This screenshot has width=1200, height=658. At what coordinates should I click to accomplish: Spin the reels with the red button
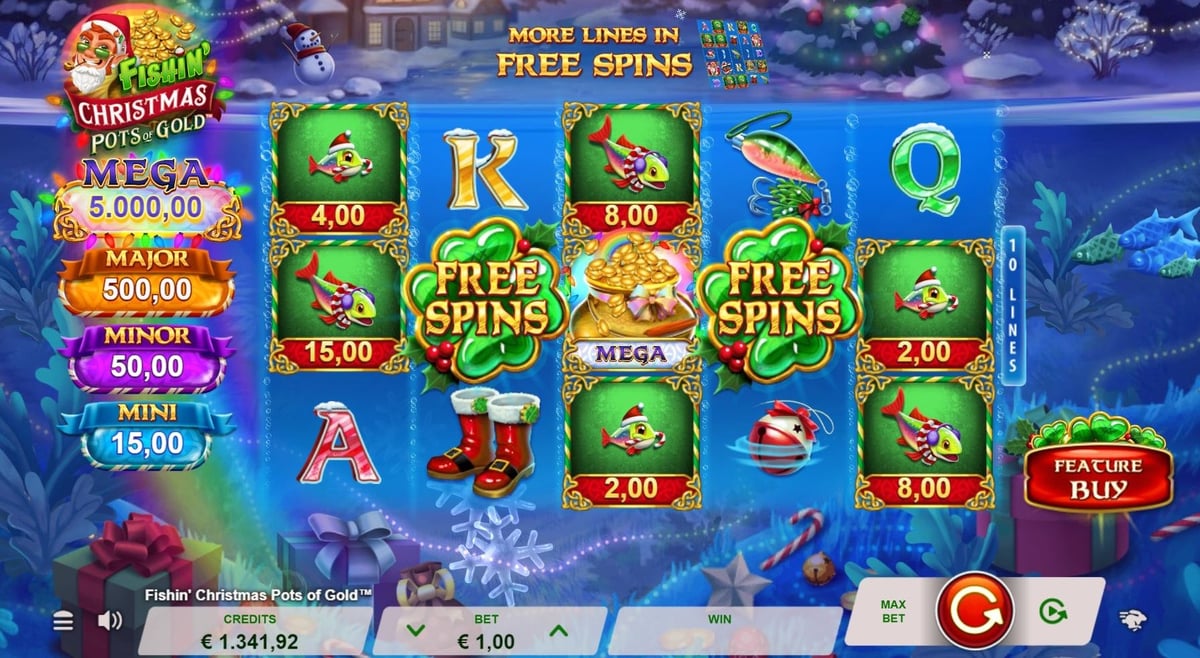click(x=975, y=610)
